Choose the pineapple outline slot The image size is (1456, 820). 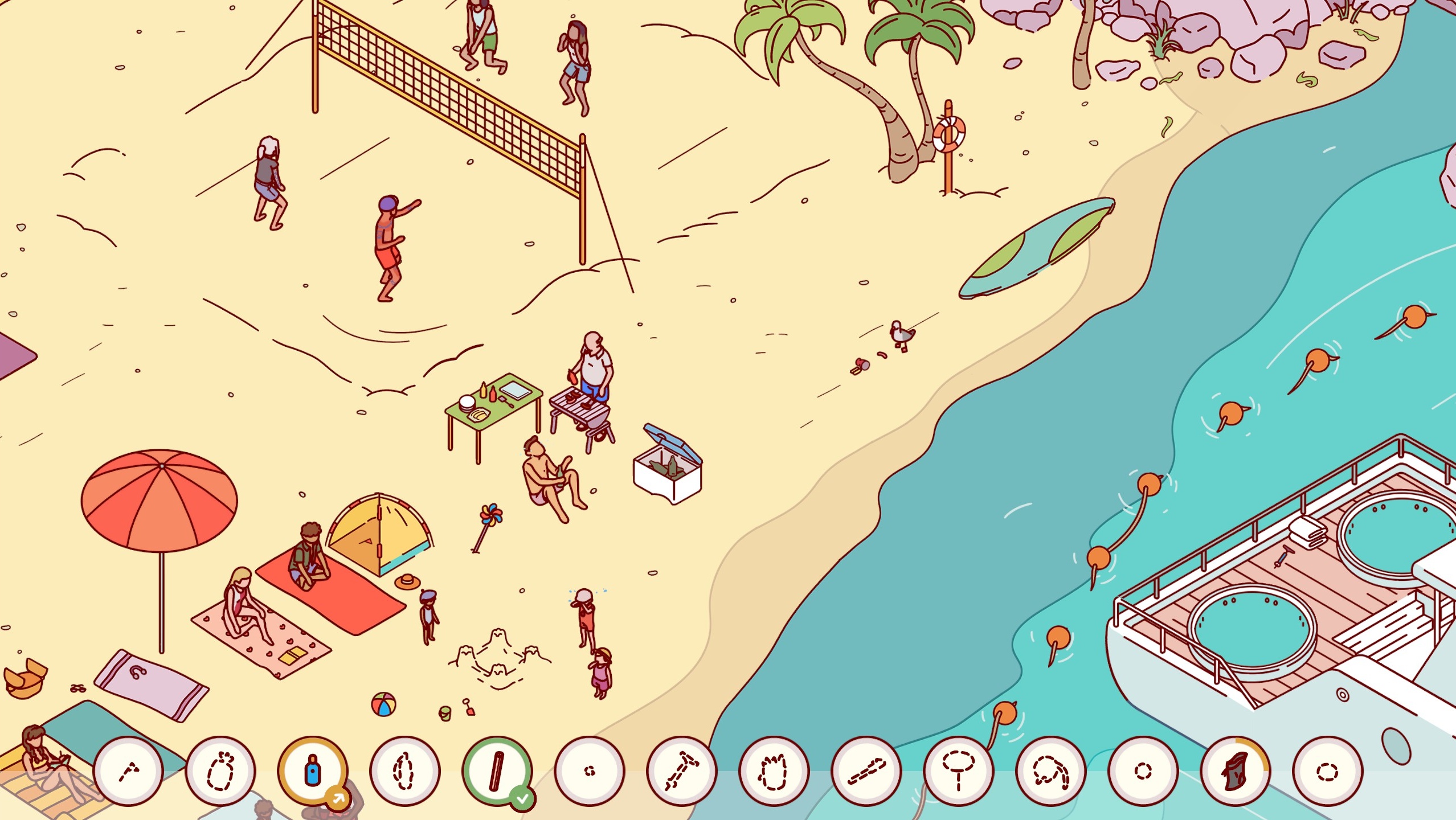pos(220,771)
